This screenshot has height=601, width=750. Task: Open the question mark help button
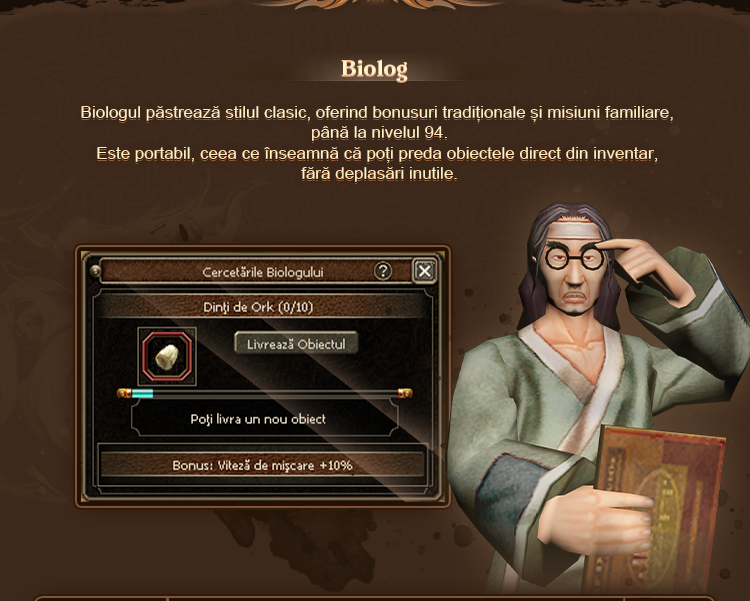(383, 271)
